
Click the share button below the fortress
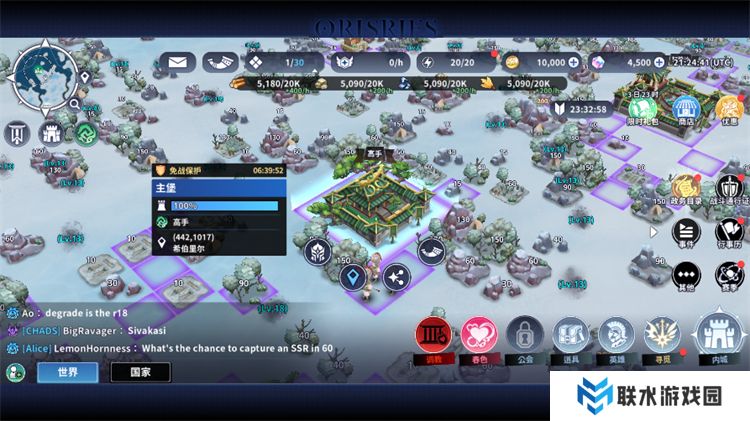tap(396, 277)
